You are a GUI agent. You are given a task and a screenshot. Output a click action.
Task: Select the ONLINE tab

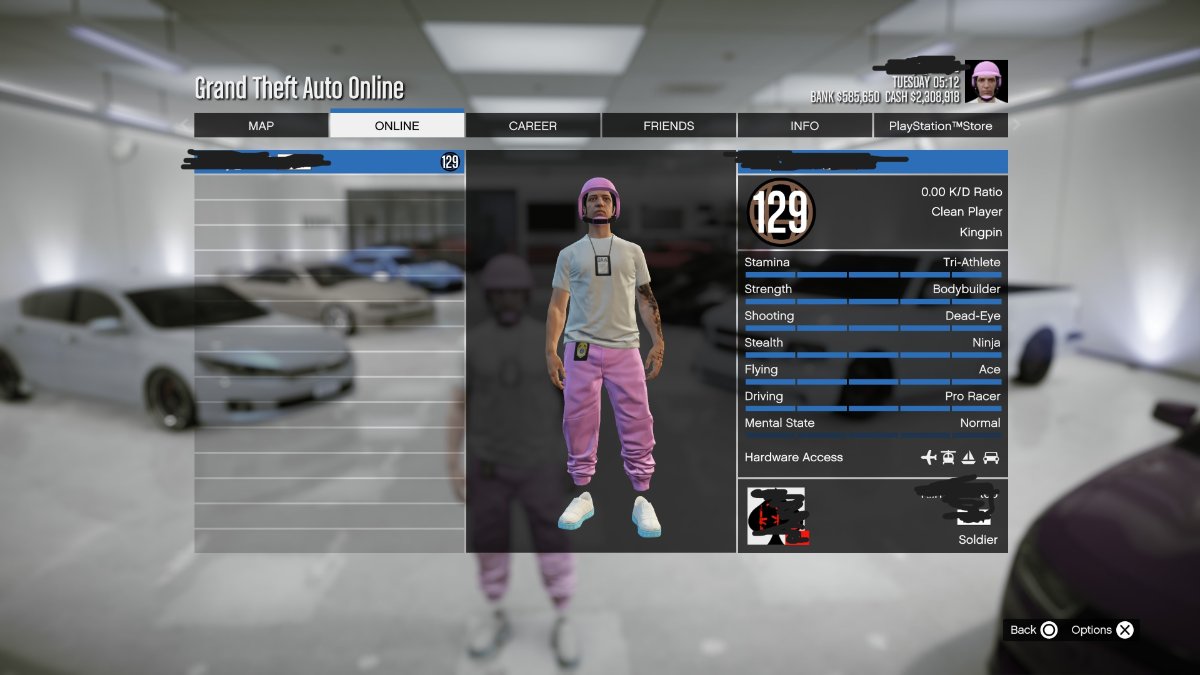click(397, 126)
